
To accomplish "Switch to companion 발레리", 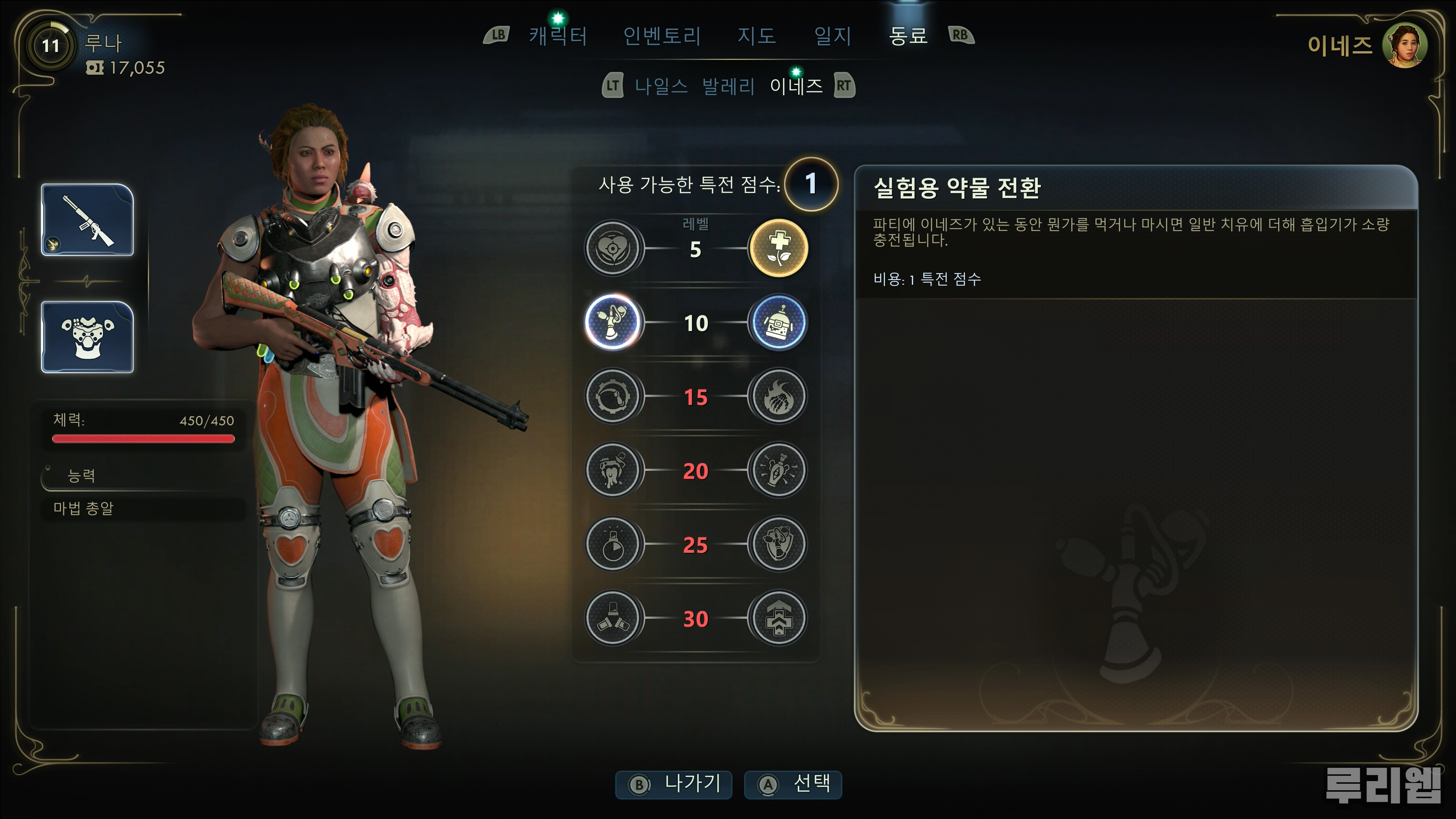I will tap(728, 86).
